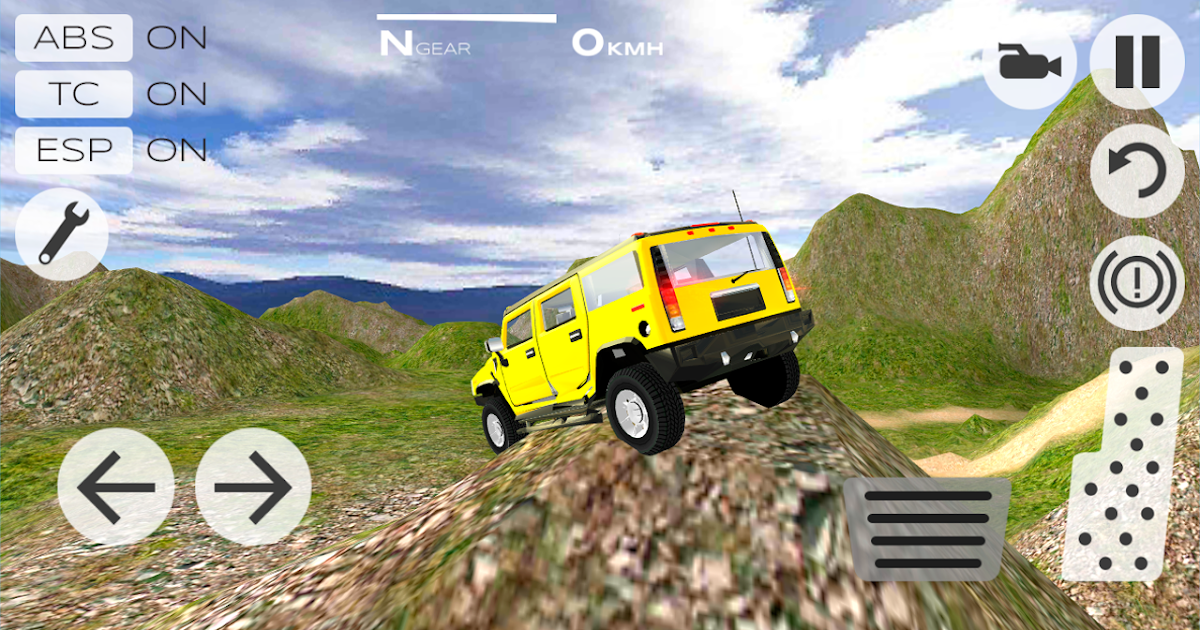Steer left with the left arrow

116,487
